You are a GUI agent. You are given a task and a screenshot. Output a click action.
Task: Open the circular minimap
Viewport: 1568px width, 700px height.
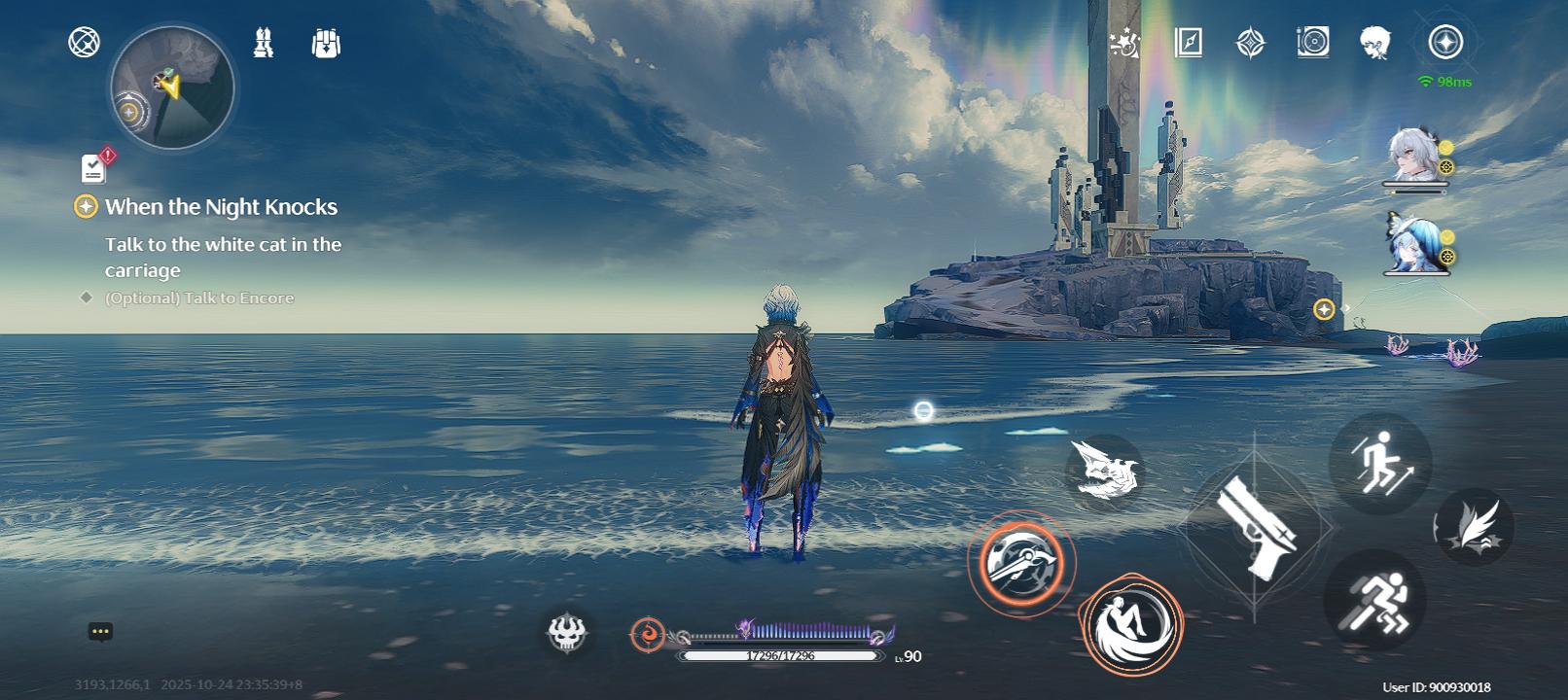pos(172,87)
